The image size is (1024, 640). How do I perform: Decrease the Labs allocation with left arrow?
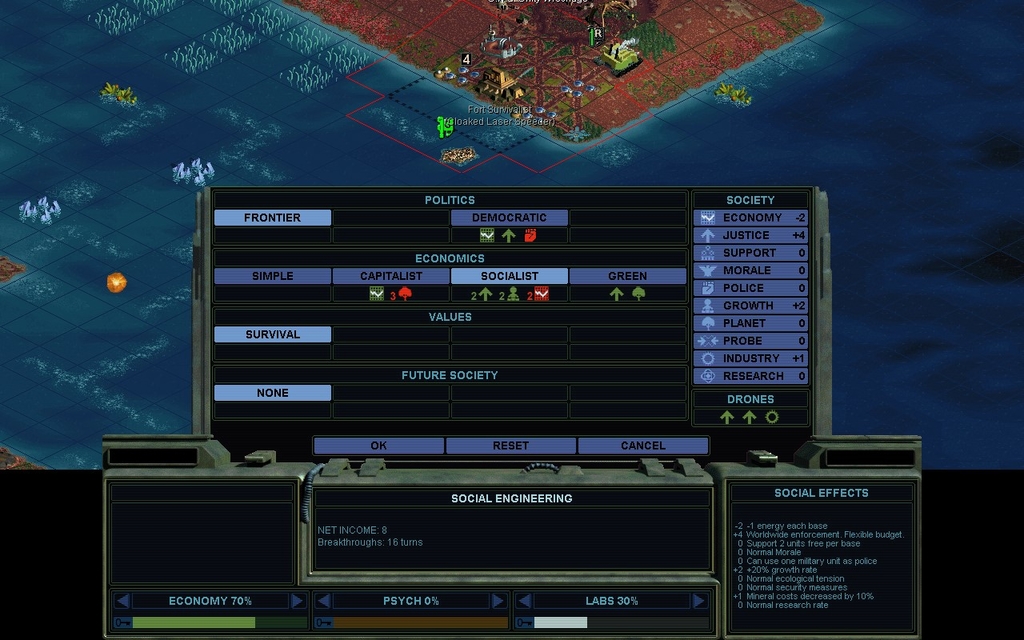tap(524, 601)
